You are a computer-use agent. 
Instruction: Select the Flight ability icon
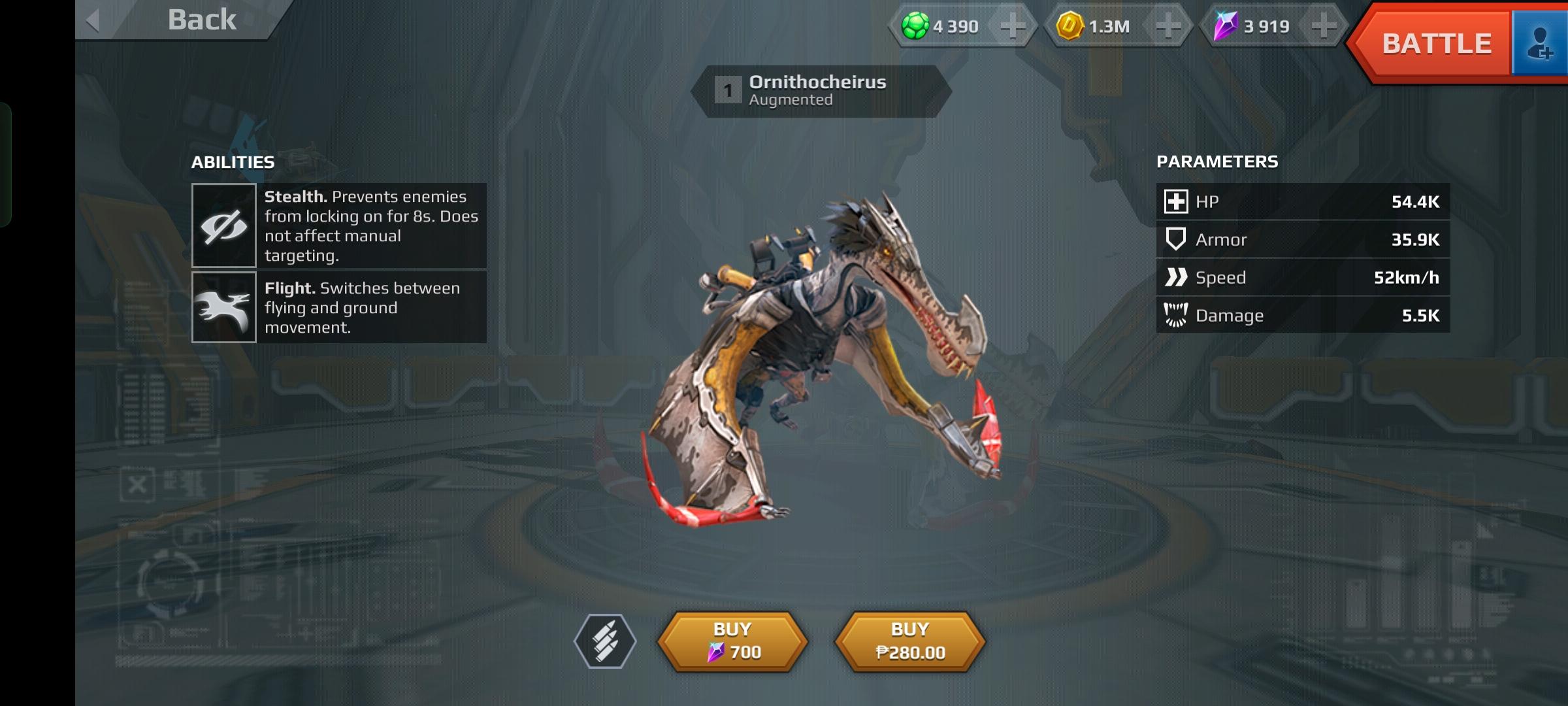(x=223, y=307)
